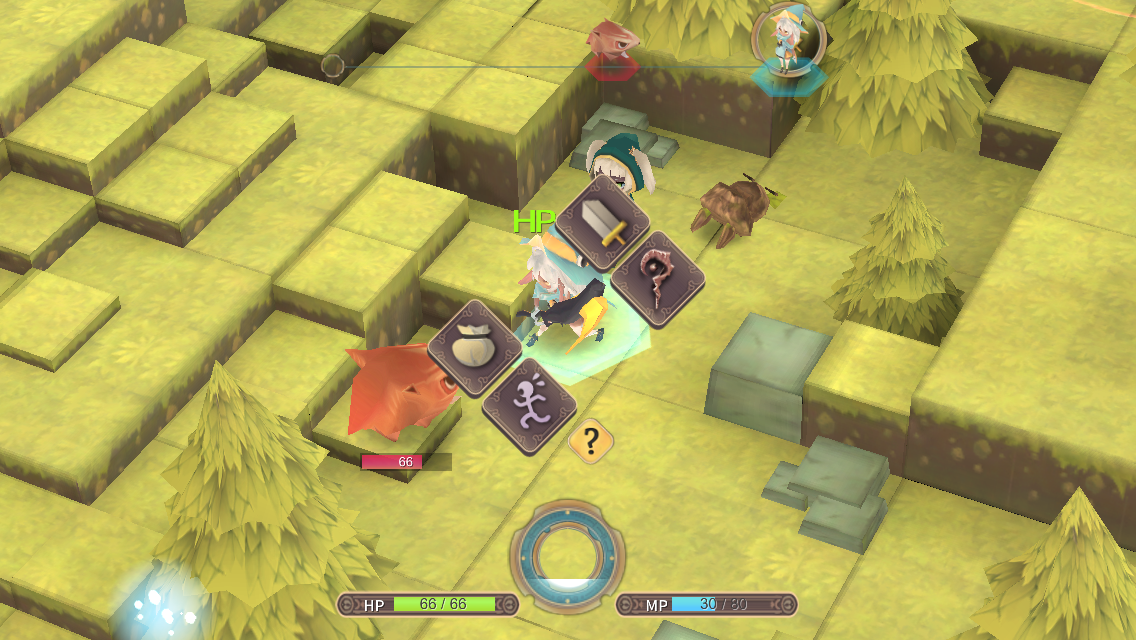Select the red fish enemy turn marker

(x=612, y=45)
